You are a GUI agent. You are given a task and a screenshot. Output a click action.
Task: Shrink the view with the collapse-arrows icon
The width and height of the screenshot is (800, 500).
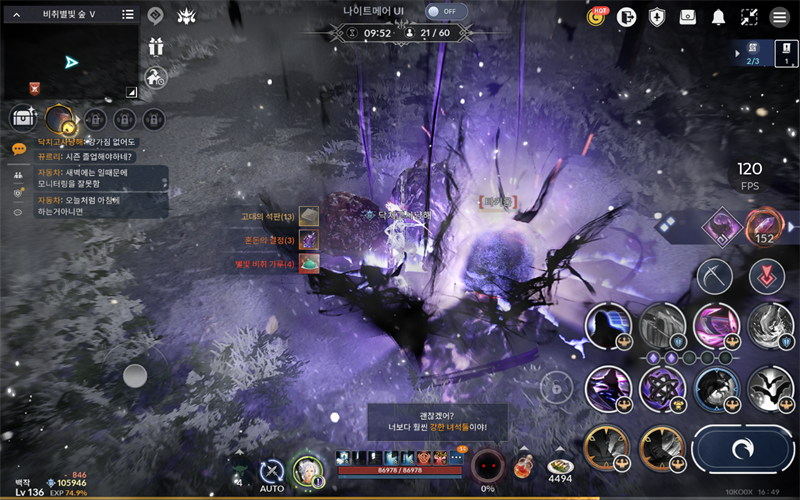pyautogui.click(x=749, y=16)
